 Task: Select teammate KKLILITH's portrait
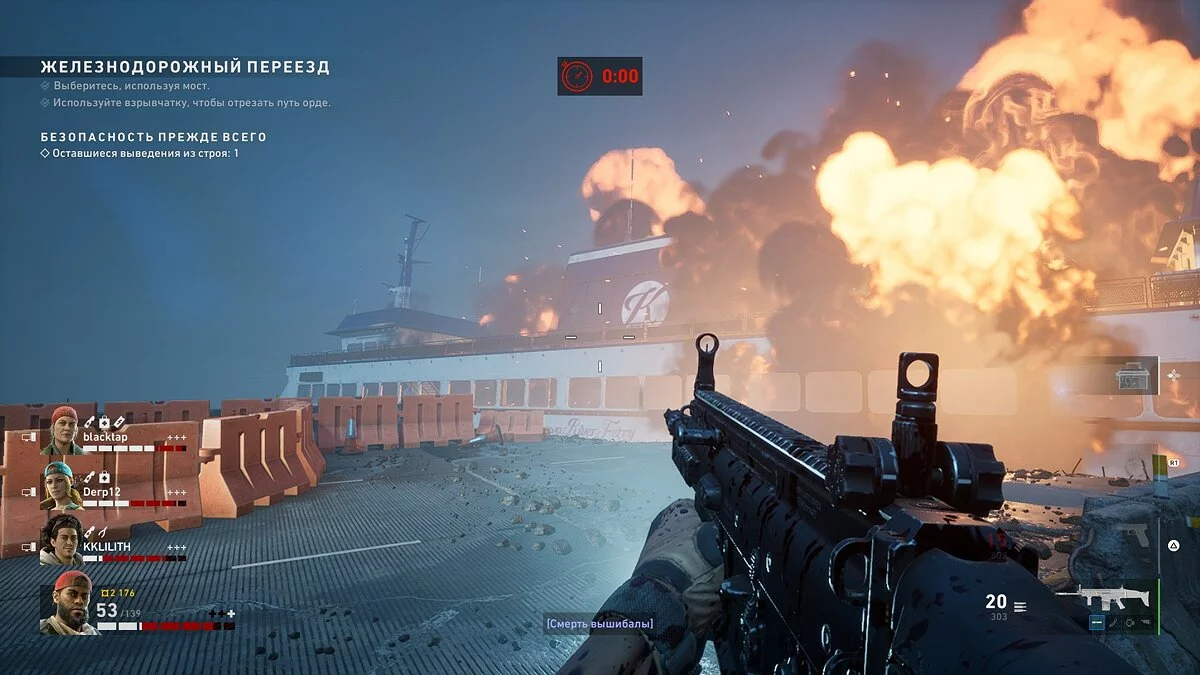(x=61, y=540)
